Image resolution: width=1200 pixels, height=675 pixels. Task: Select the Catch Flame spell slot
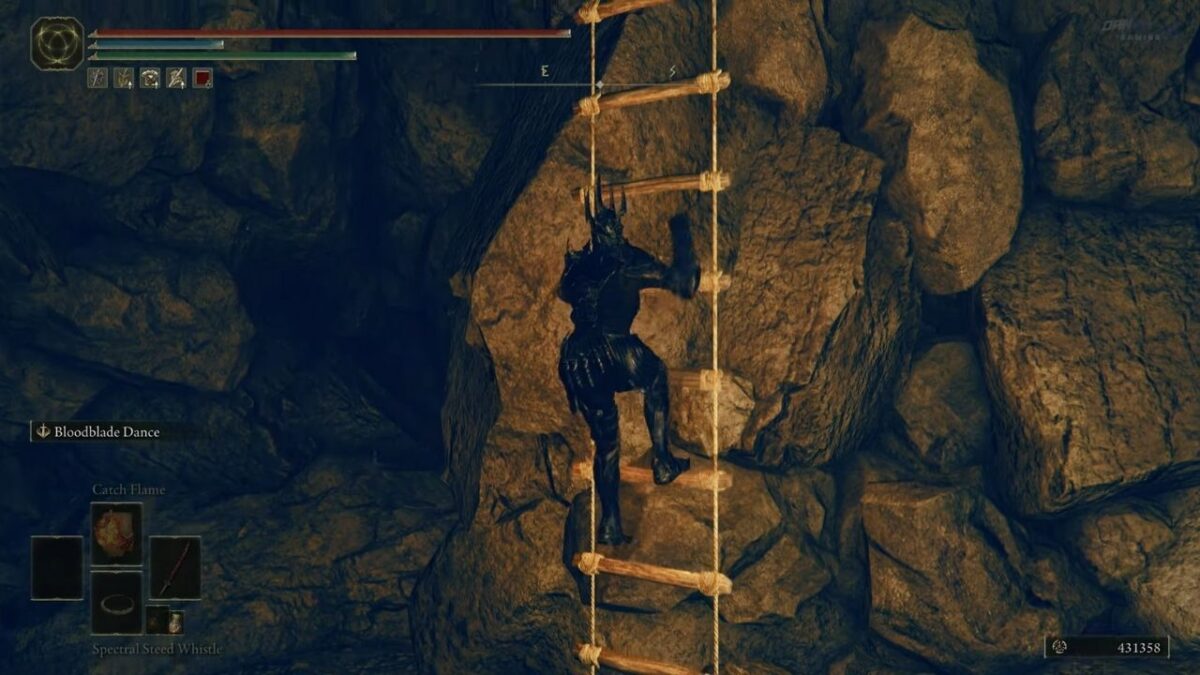(116, 534)
